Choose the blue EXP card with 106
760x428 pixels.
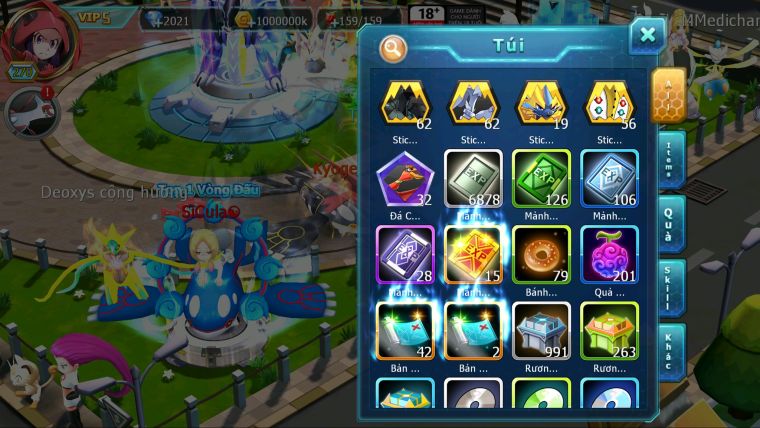pos(609,180)
